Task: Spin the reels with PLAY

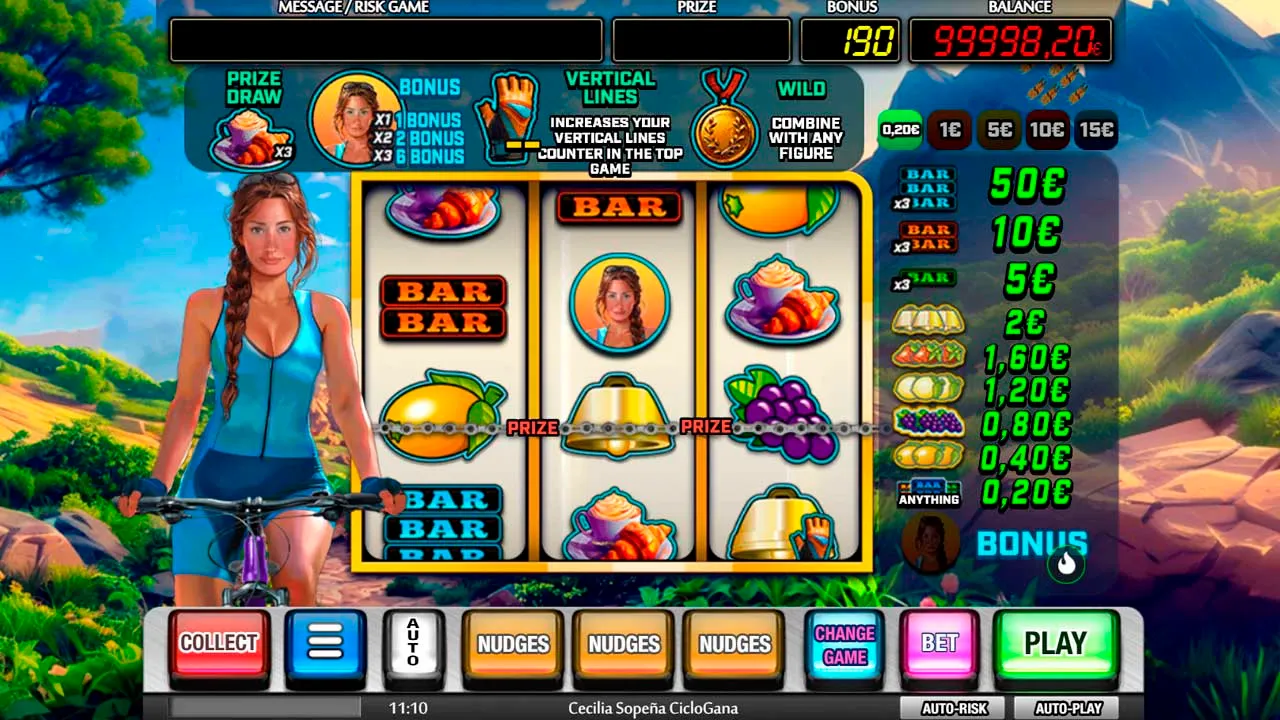Action: [1055, 643]
